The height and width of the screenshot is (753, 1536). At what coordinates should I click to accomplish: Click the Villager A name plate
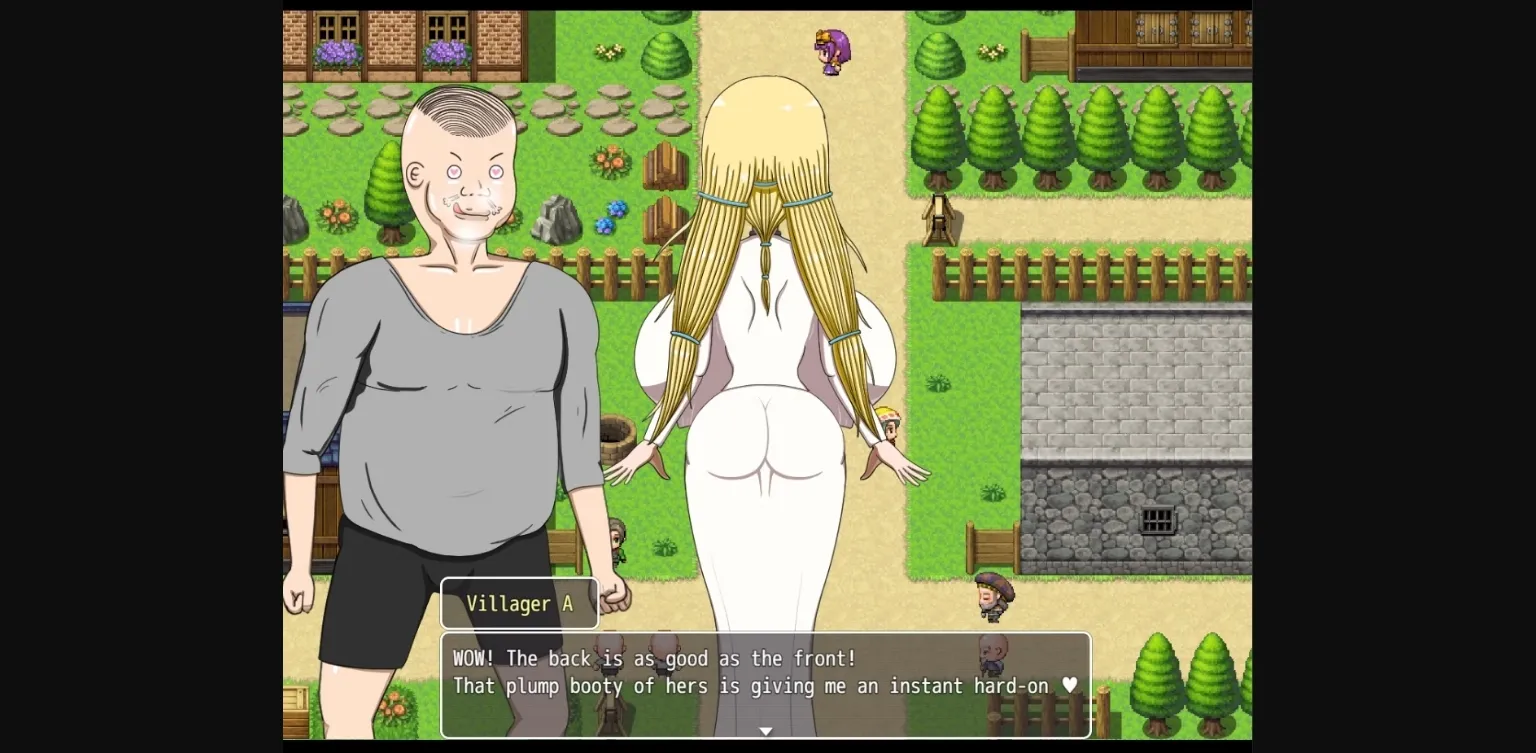coord(519,603)
